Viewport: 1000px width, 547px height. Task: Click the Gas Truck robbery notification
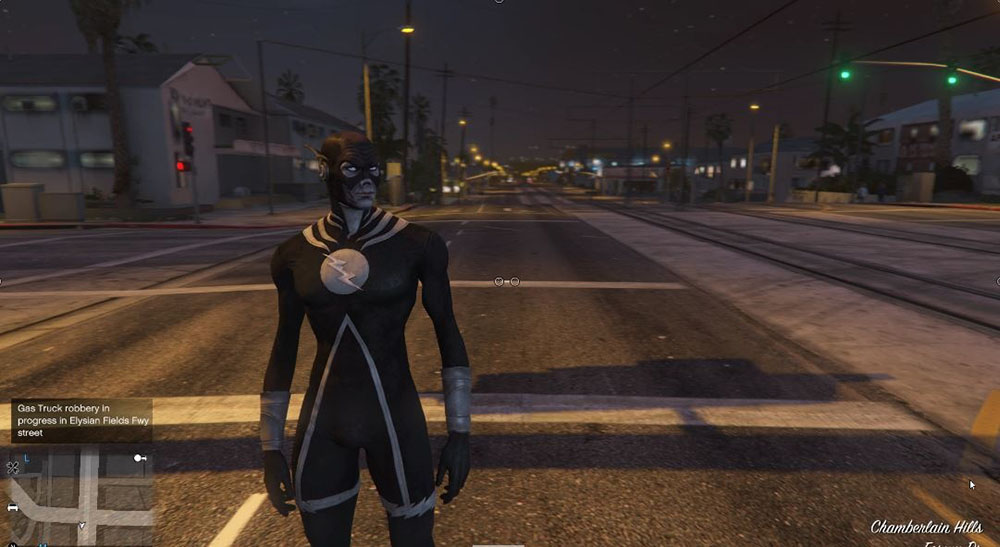pos(81,420)
